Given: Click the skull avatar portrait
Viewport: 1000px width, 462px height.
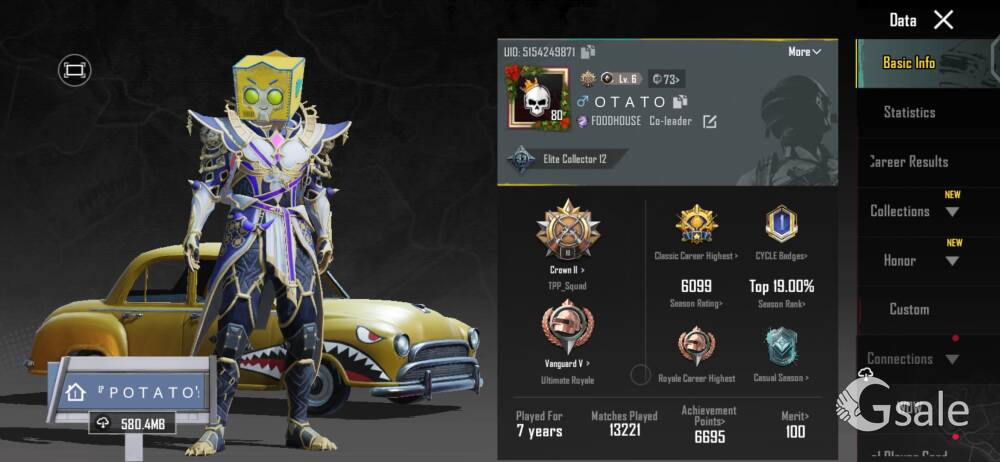Looking at the screenshot, I should [x=537, y=98].
